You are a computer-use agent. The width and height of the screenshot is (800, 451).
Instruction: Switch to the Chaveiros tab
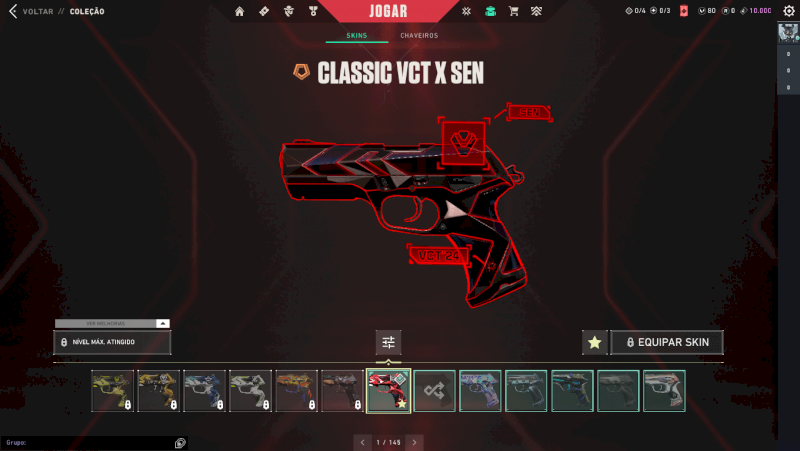[x=419, y=35]
